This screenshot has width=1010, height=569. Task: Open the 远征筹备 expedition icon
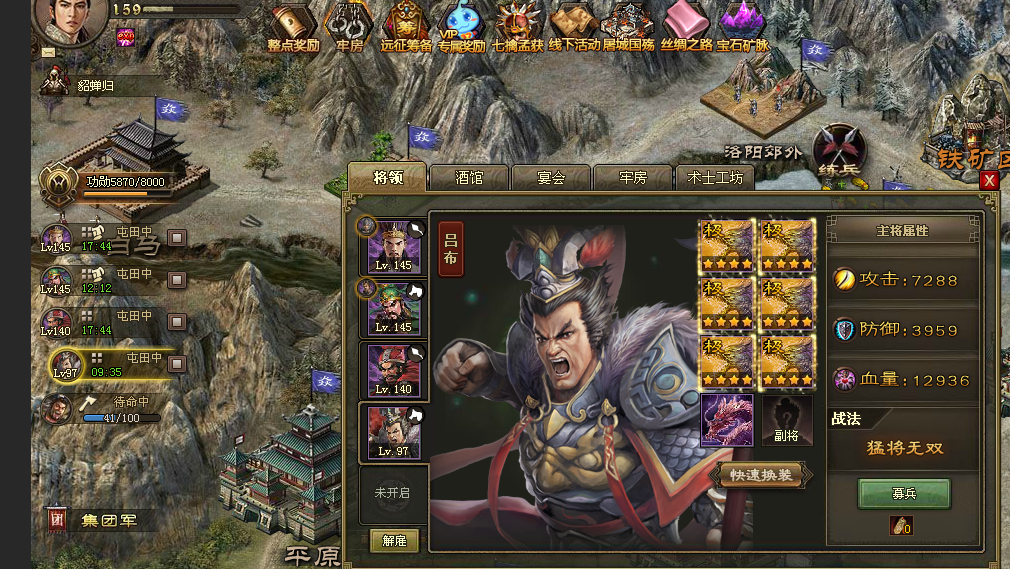coord(407,27)
